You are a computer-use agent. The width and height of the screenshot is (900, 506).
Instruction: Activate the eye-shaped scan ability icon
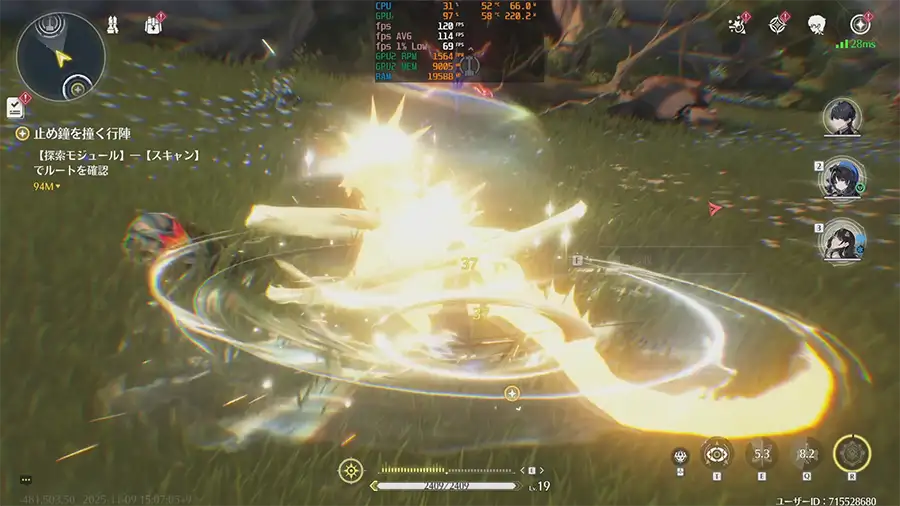point(717,454)
